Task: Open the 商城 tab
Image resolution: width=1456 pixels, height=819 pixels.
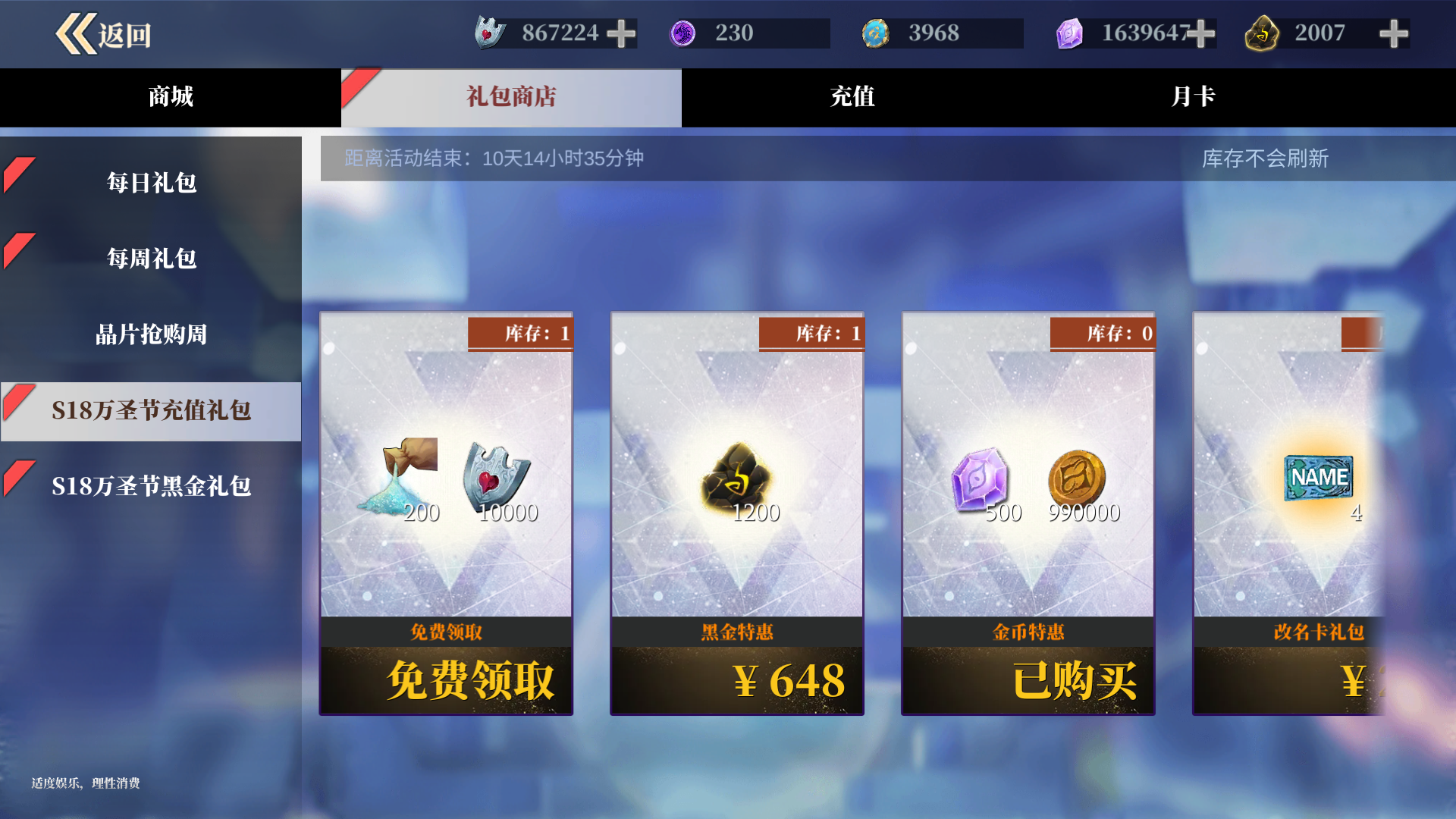Action: [x=168, y=97]
